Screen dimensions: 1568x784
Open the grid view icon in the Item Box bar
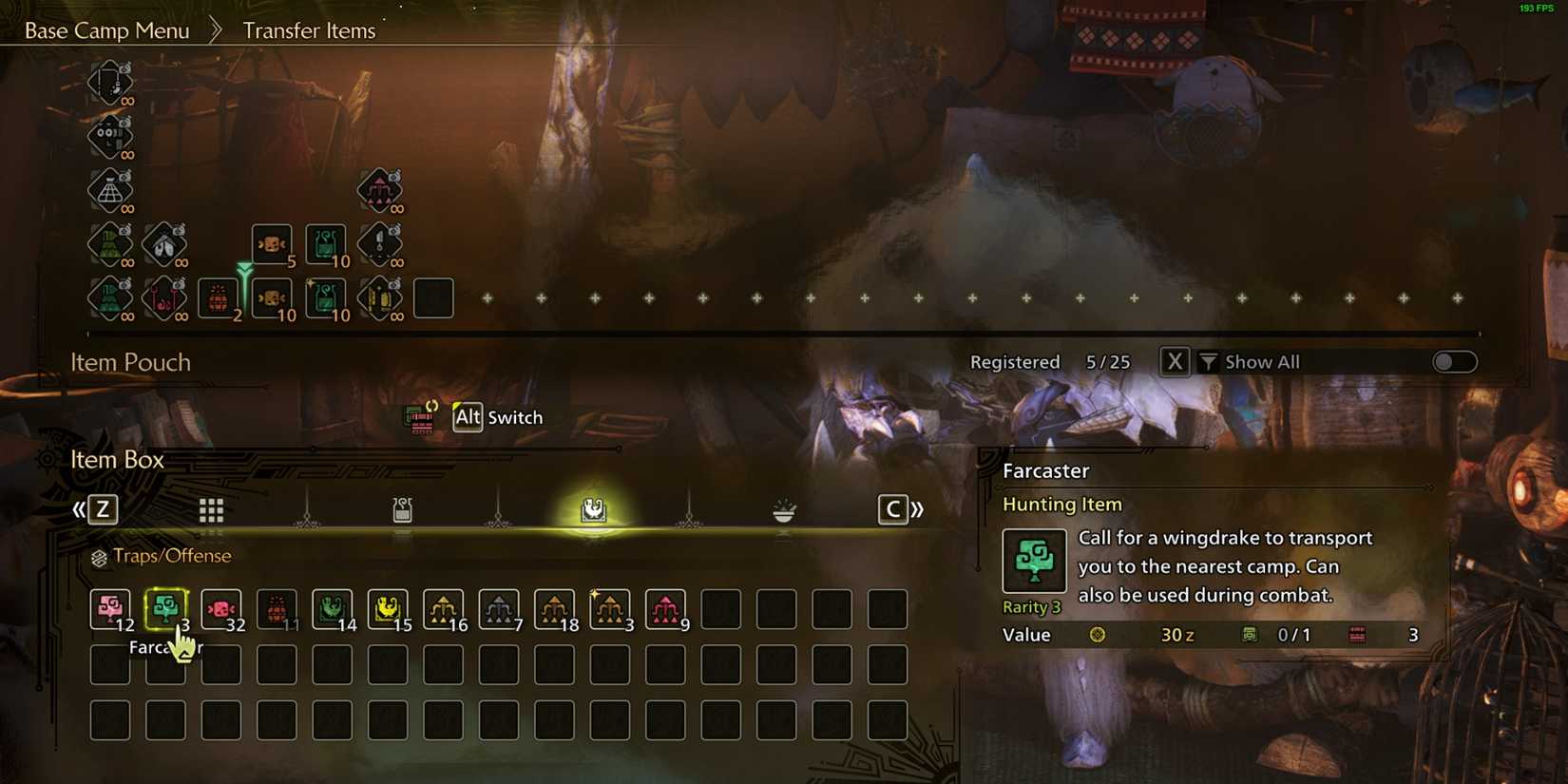pyautogui.click(x=211, y=509)
